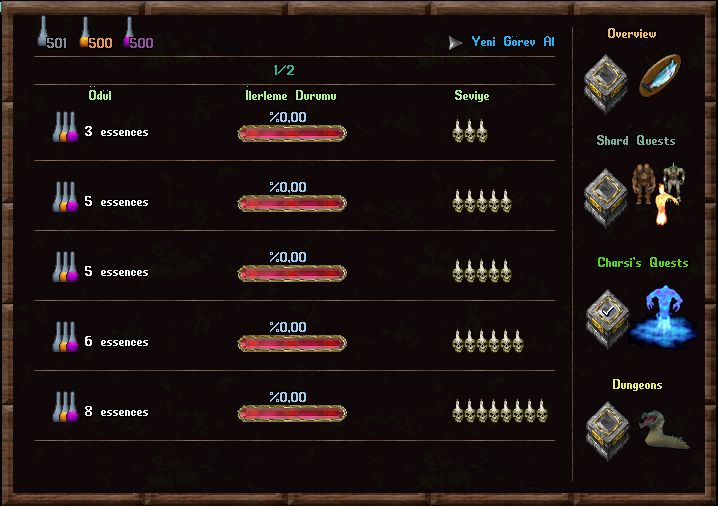Choose the quest row rewarding 3 essences
This screenshot has width=718, height=506.
[293, 131]
